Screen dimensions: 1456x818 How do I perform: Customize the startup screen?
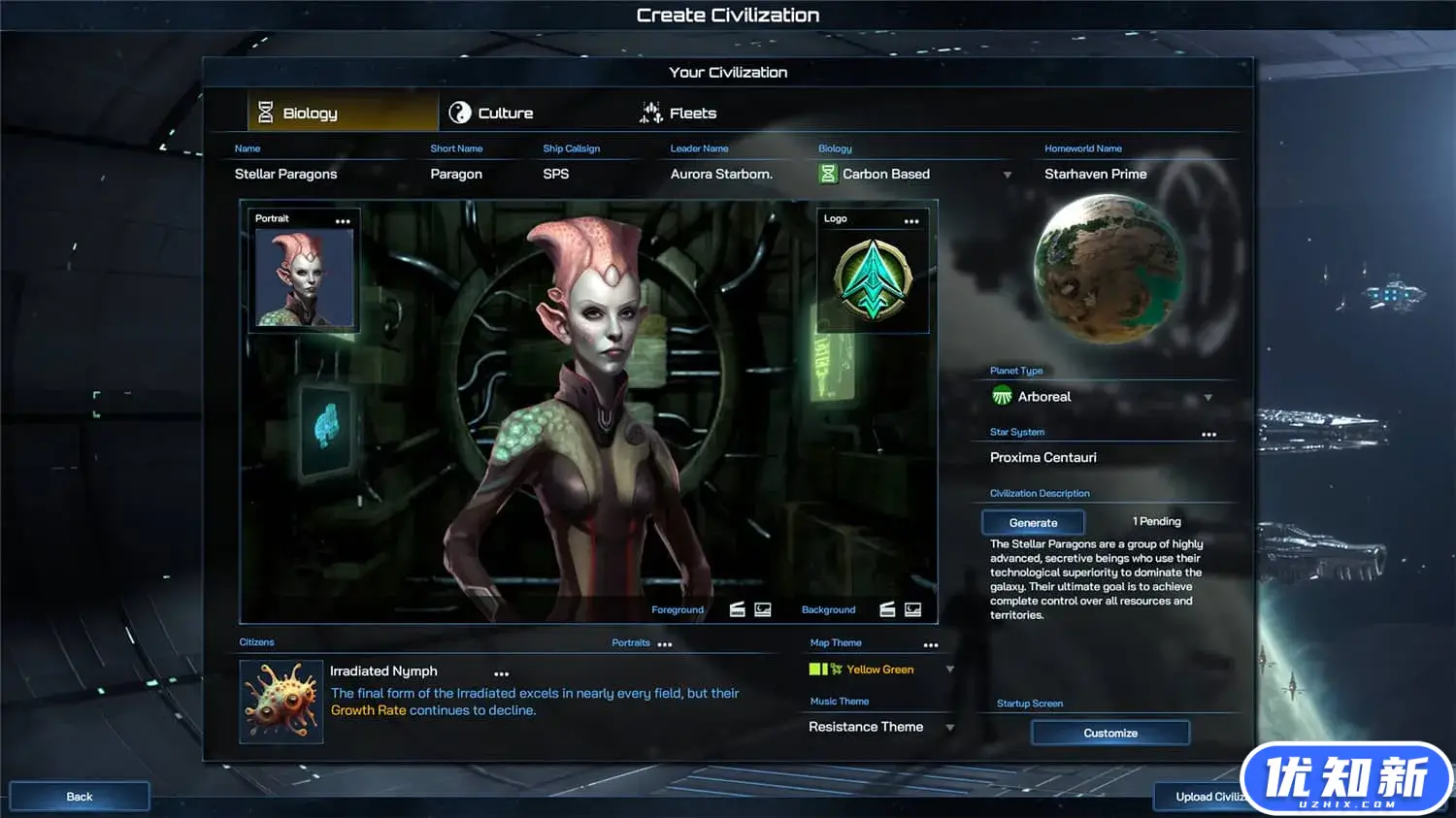(1109, 734)
